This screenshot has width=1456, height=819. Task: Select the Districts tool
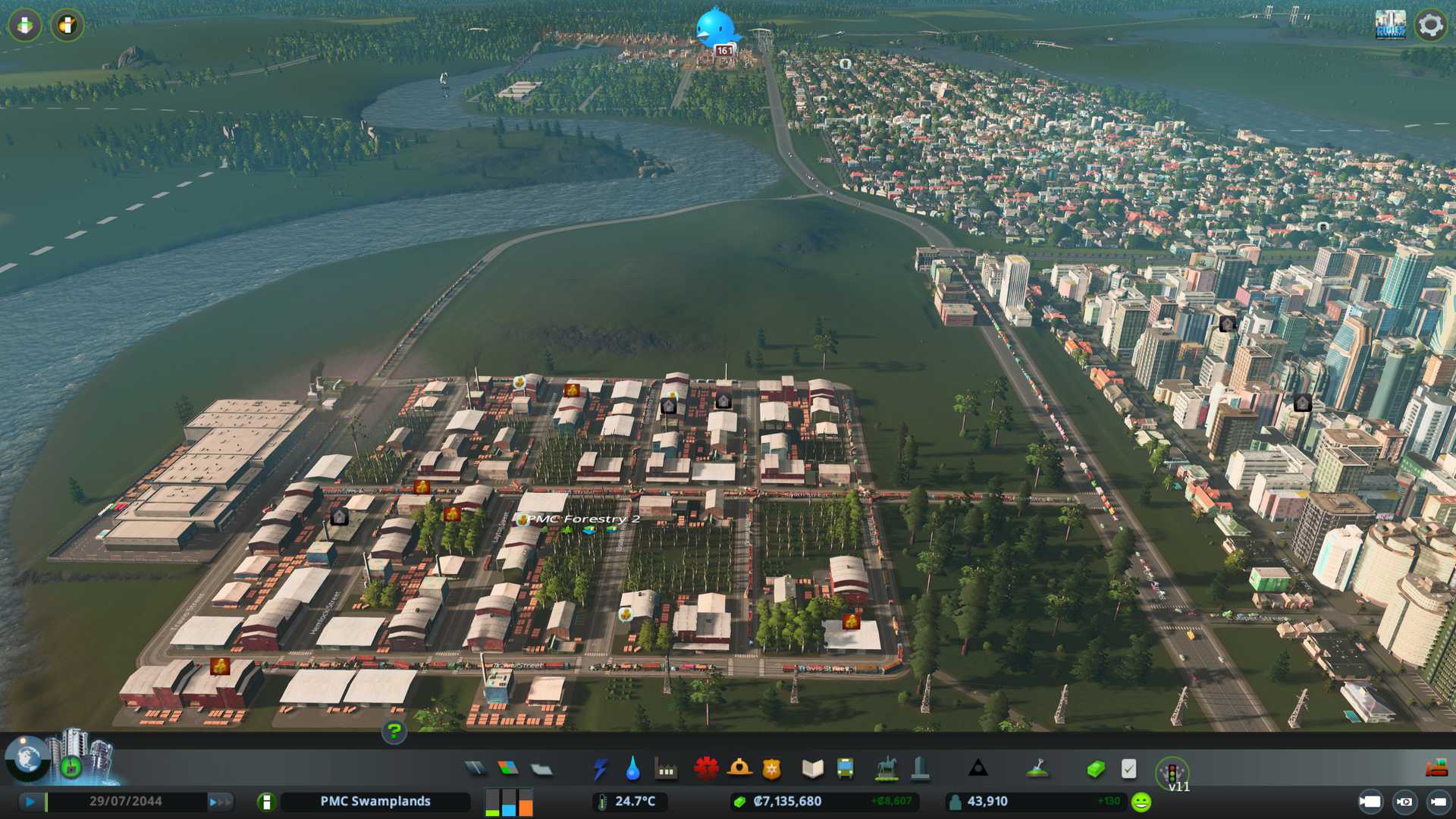pyautogui.click(x=541, y=769)
